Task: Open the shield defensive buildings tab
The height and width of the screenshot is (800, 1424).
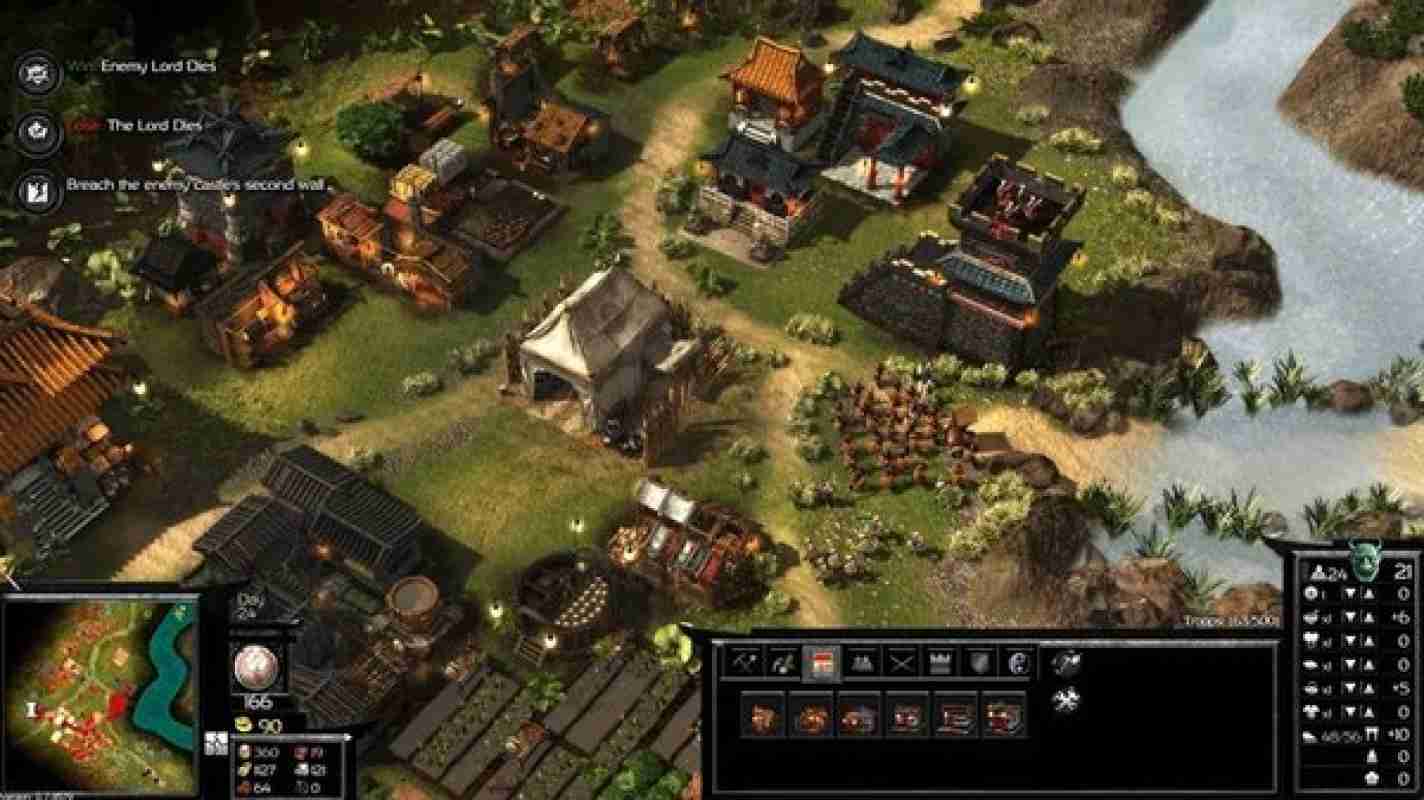Action: coord(977,662)
